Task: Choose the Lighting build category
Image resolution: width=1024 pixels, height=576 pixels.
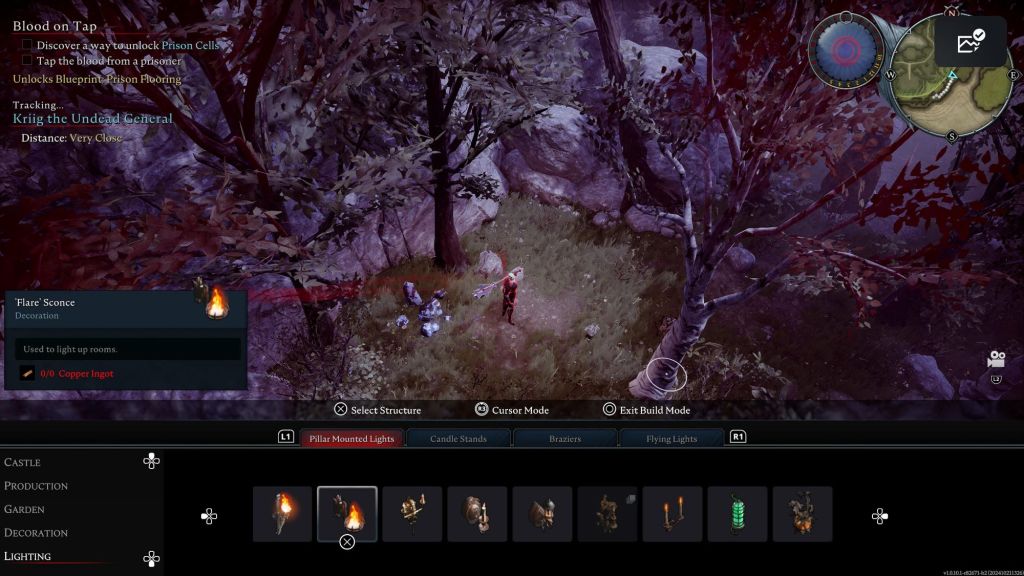Action: pos(28,556)
